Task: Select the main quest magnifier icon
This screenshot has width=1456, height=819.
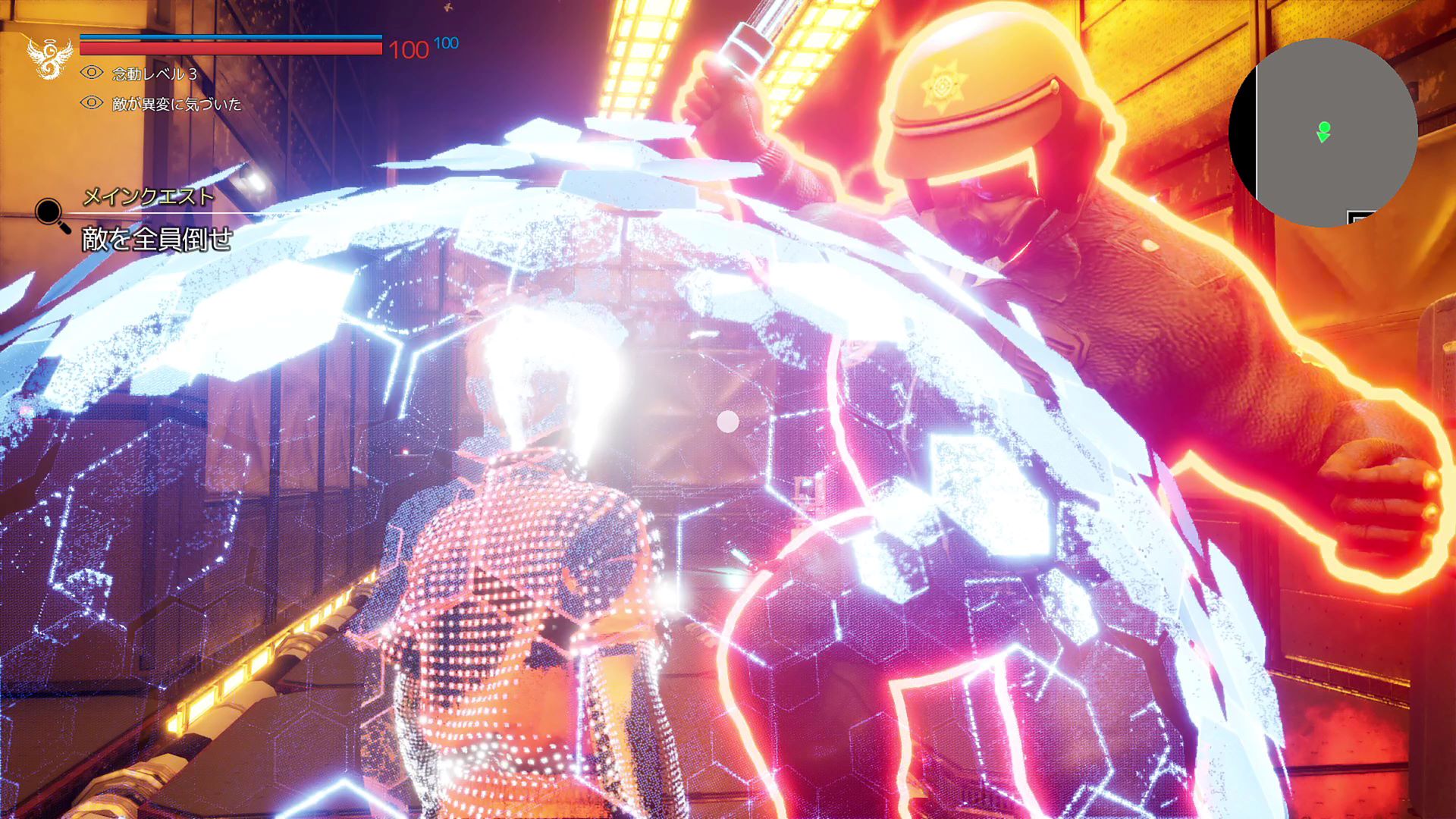Action: coord(50,212)
